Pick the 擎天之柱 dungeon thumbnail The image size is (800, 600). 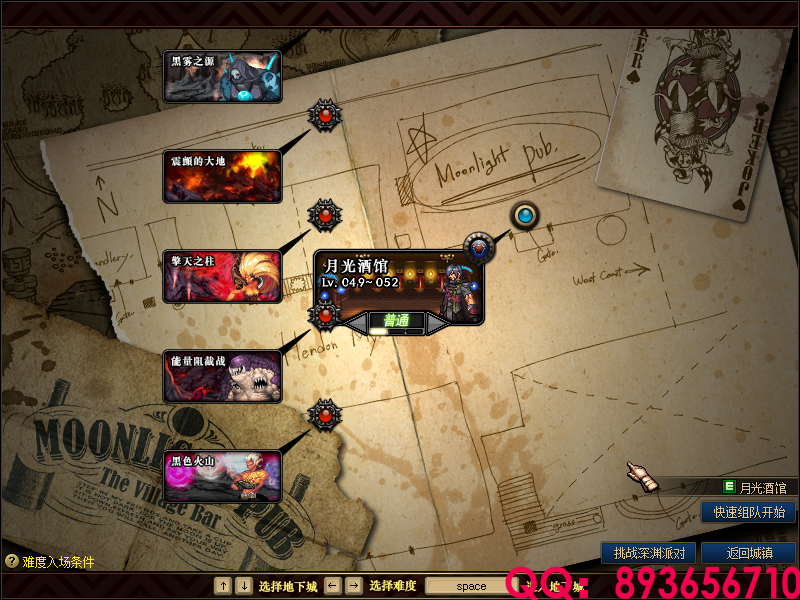[x=222, y=277]
